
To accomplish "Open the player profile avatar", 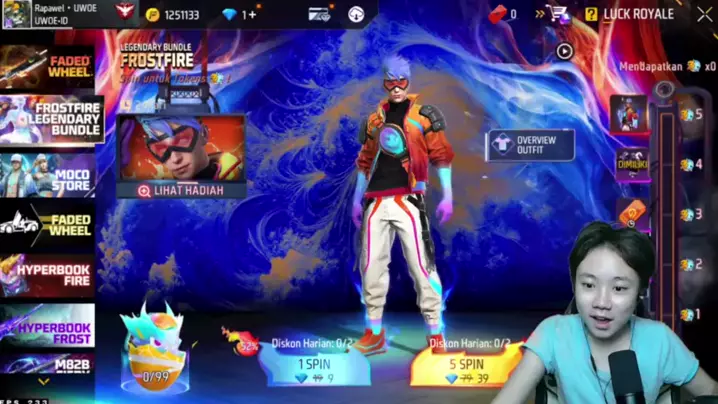I will (x=16, y=14).
